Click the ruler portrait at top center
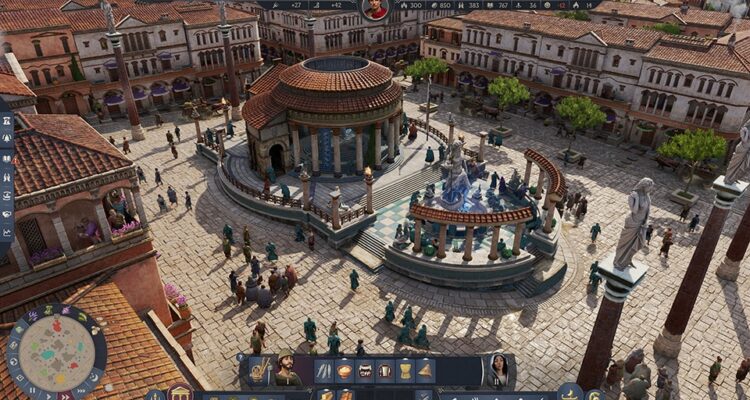Screen dimensions: 750x400 375,9
